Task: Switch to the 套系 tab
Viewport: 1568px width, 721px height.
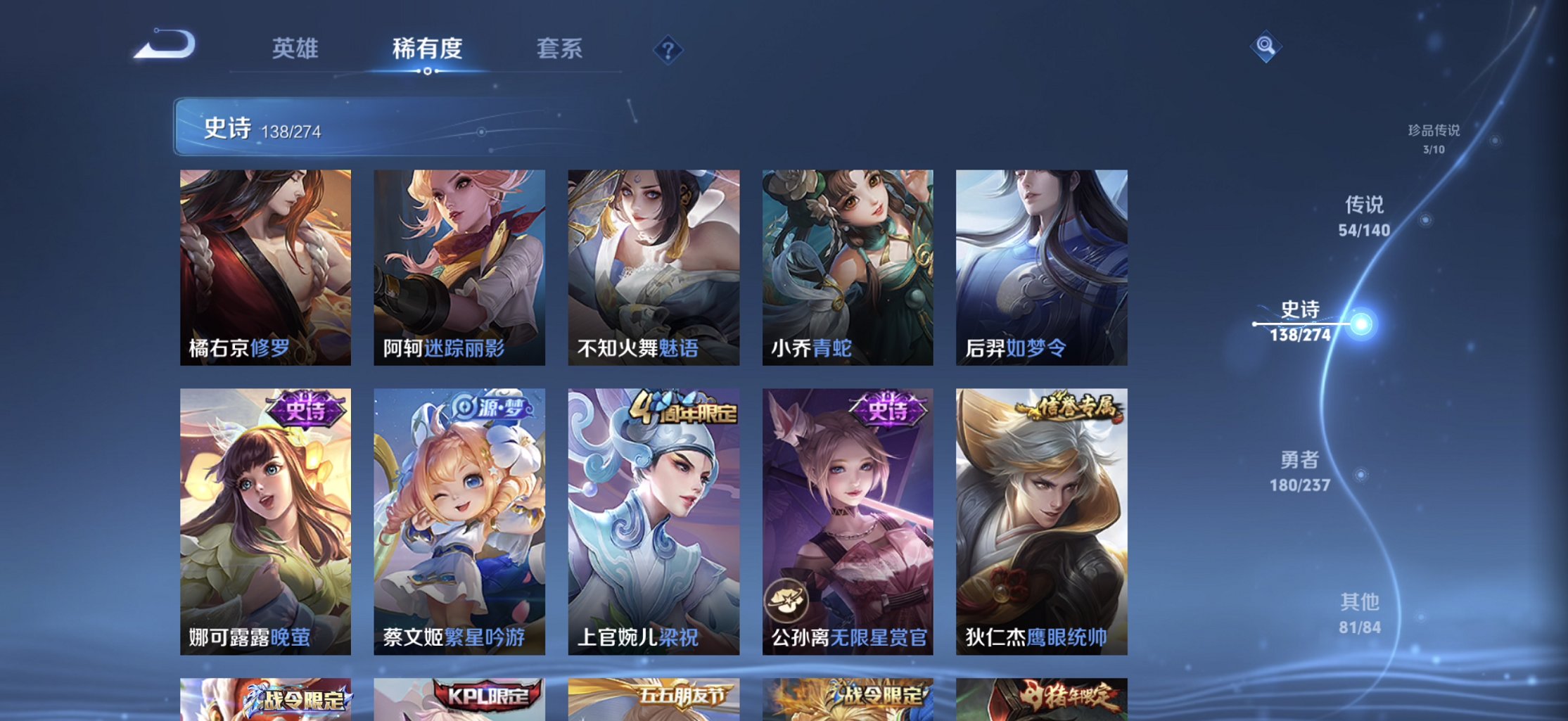Action: click(x=559, y=49)
